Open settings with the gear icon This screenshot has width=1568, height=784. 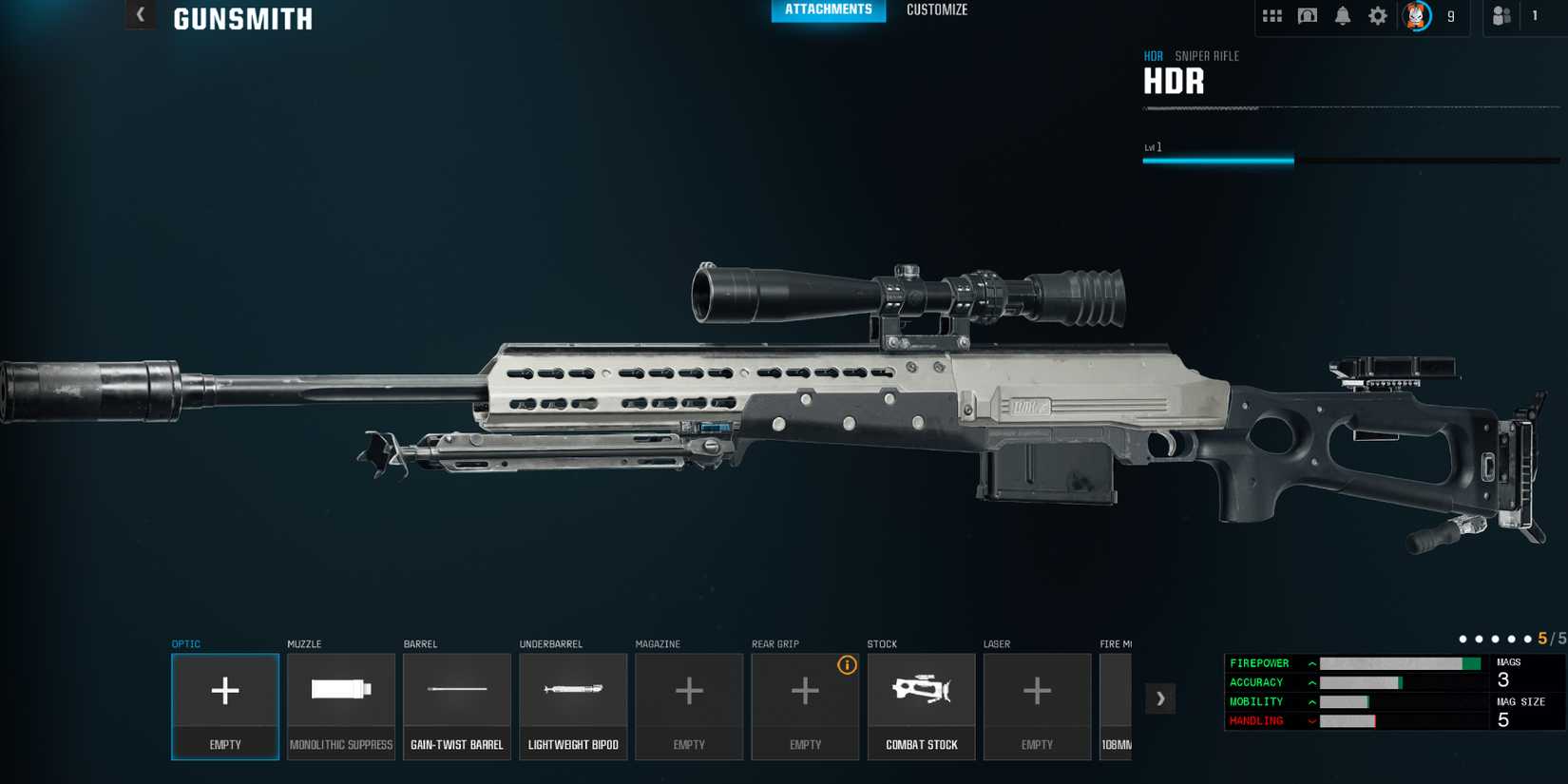point(1378,15)
